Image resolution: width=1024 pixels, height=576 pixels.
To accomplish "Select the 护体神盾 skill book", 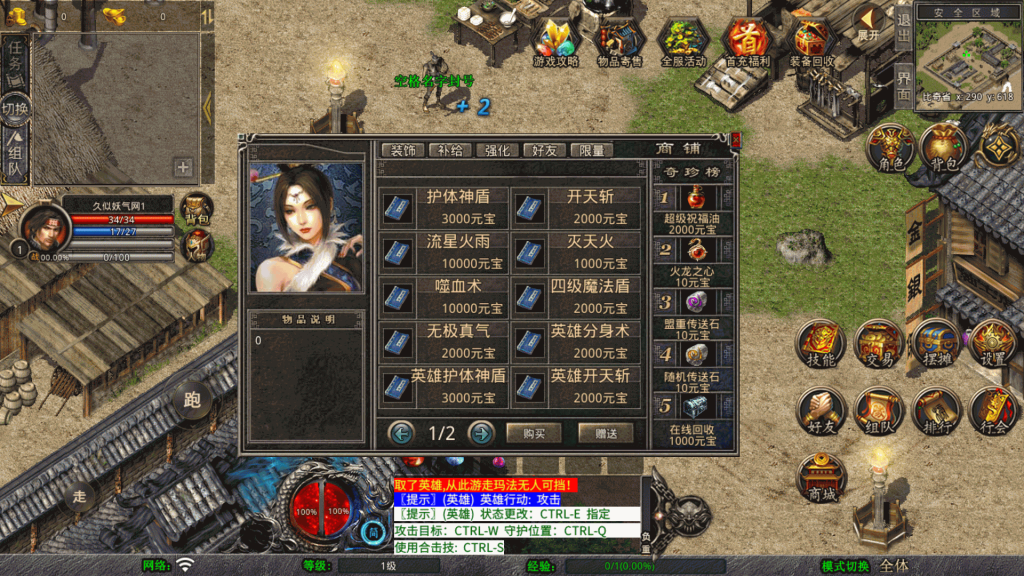I will [444, 207].
